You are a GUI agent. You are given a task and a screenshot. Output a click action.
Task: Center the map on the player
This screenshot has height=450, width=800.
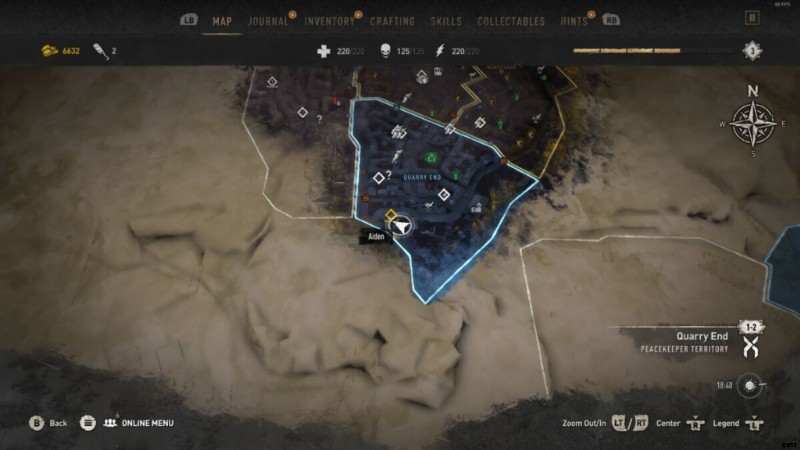coord(669,423)
